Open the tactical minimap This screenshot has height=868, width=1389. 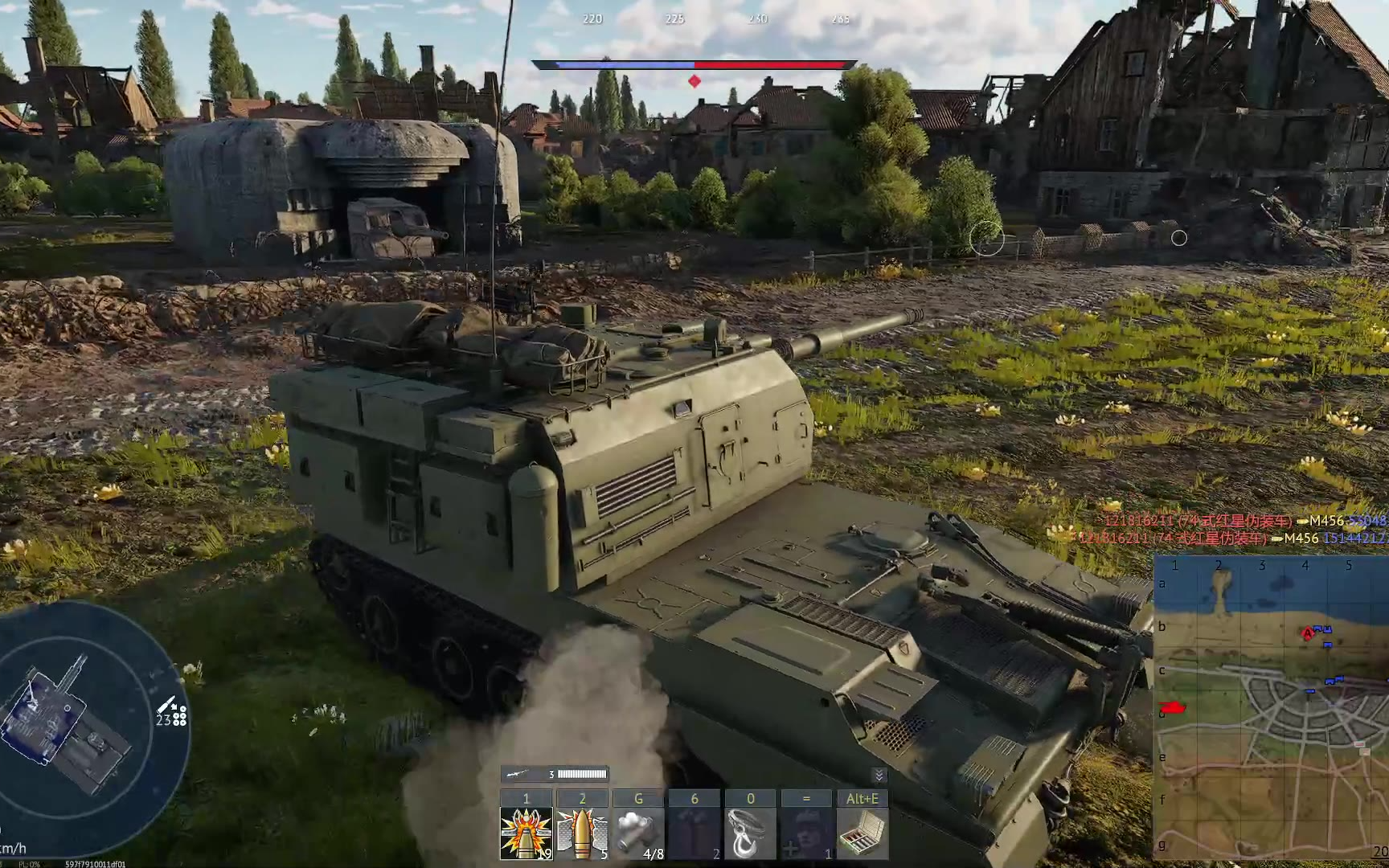1272,706
